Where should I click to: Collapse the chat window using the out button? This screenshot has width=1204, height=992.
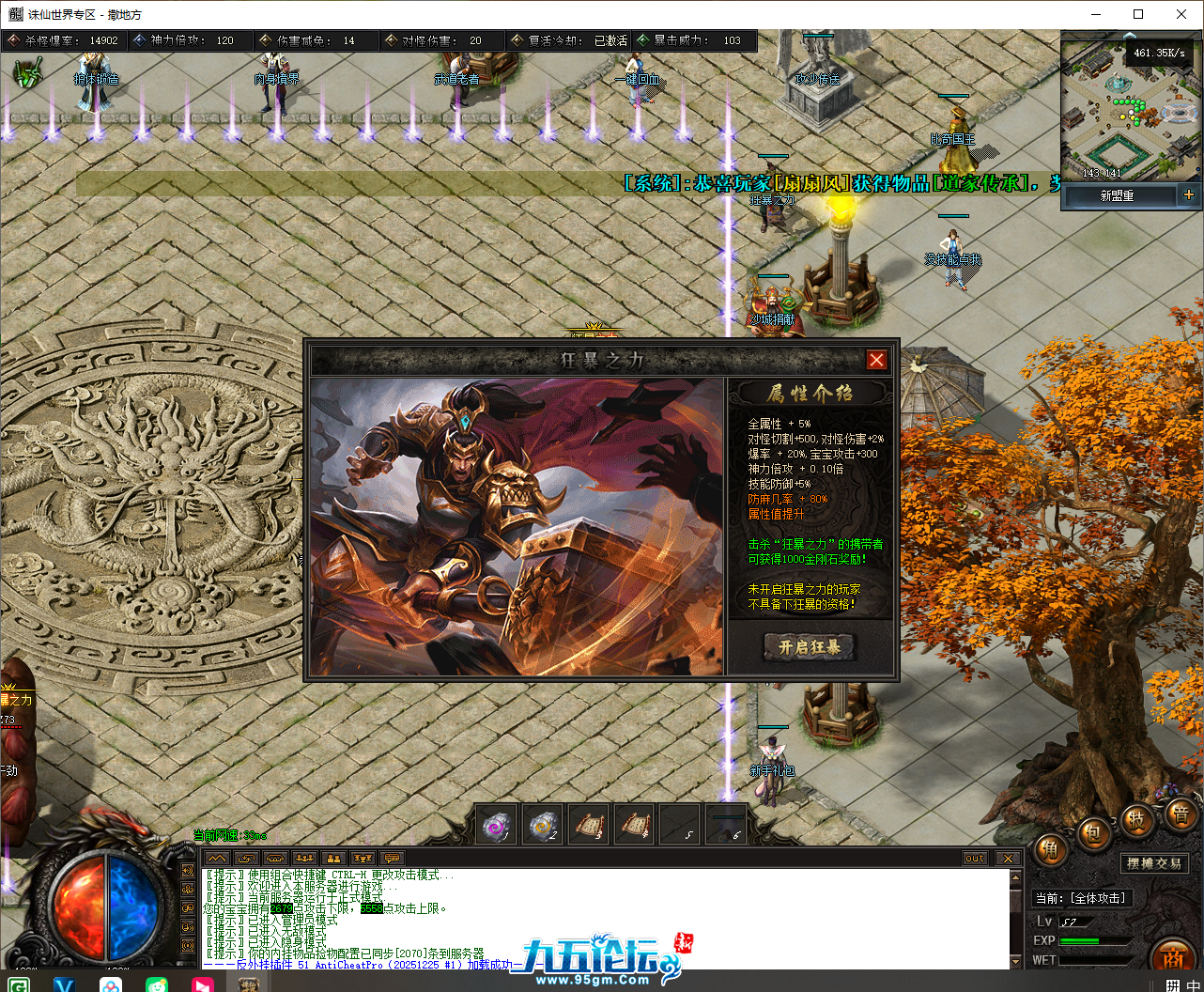click(x=974, y=858)
